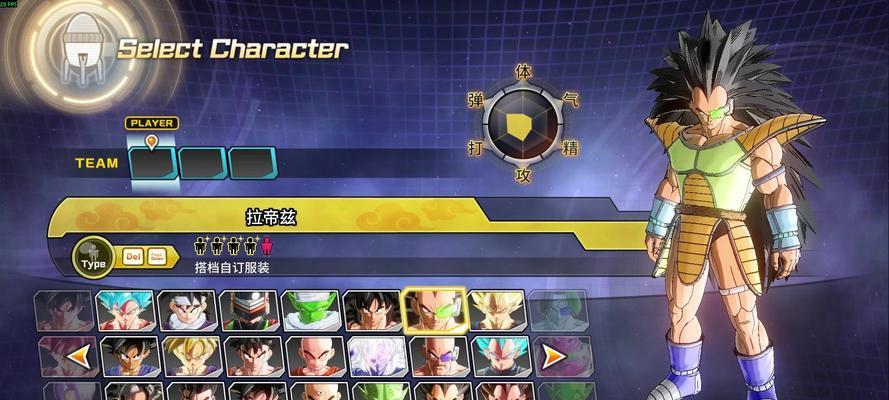Choose Piccolo's green portrait tile
The height and width of the screenshot is (400, 889).
[x=309, y=310]
